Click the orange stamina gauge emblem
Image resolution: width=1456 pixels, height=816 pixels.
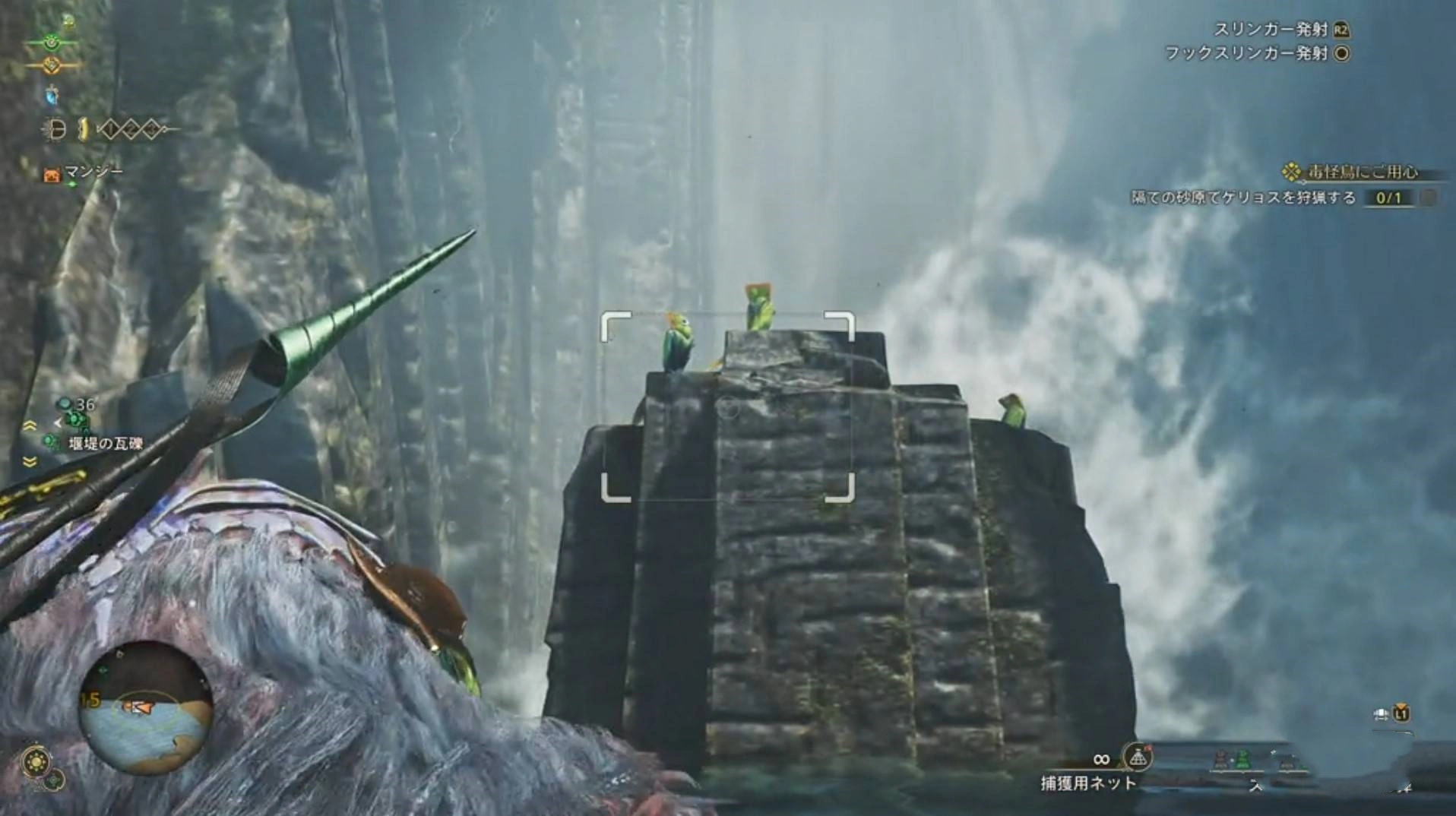[x=51, y=66]
